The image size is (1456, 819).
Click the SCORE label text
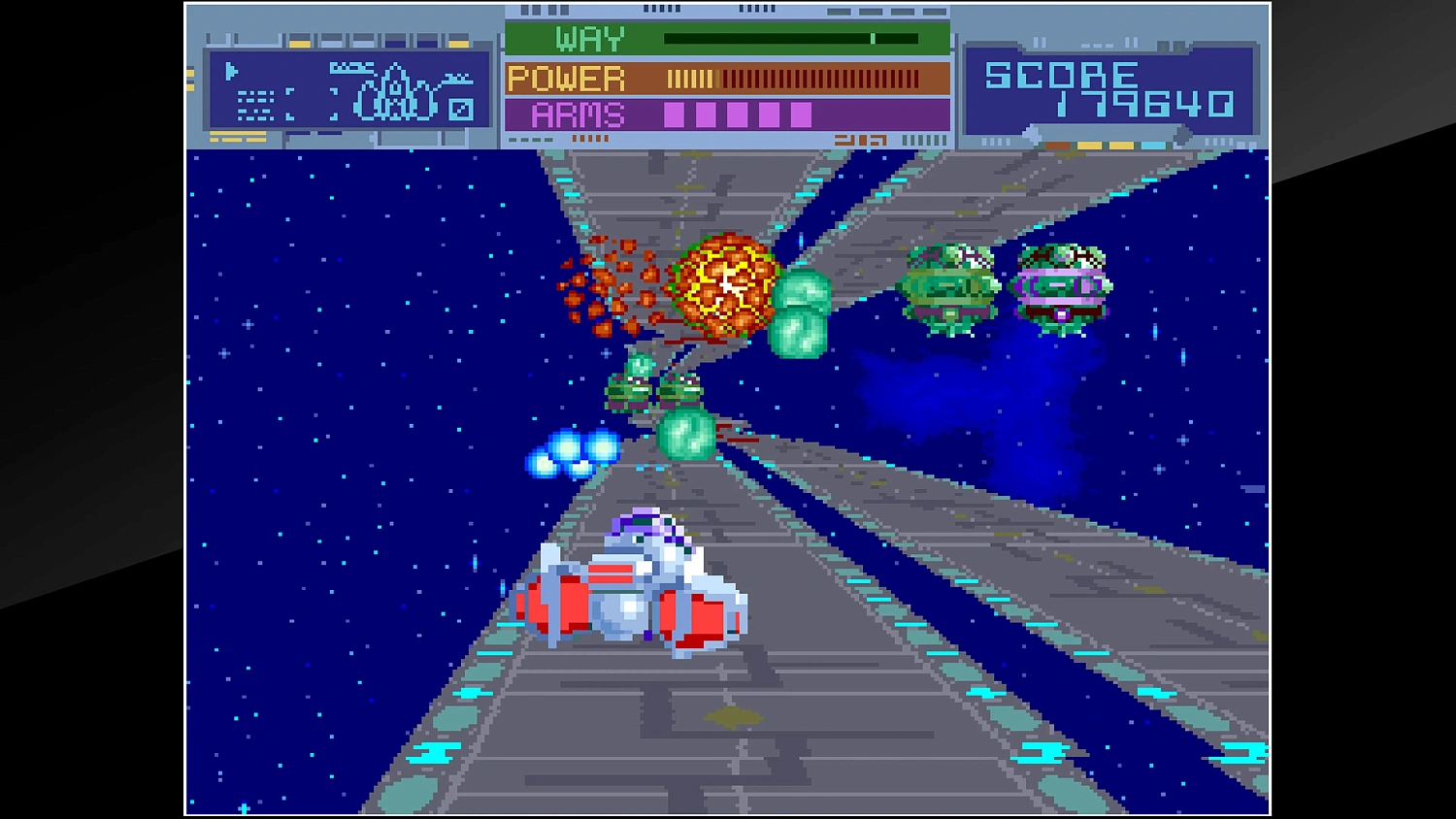1061,75
